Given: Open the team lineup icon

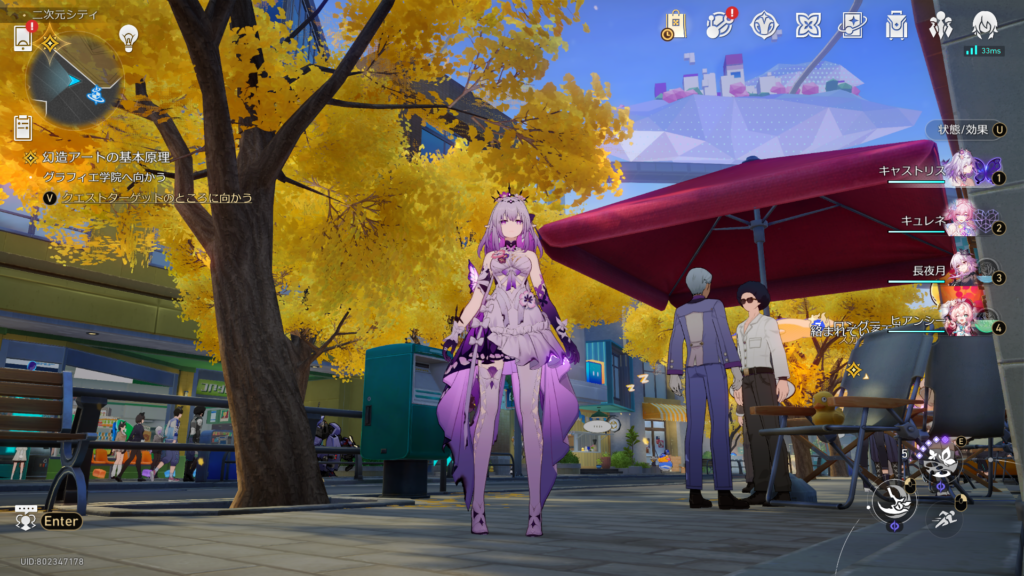Looking at the screenshot, I should (x=940, y=25).
